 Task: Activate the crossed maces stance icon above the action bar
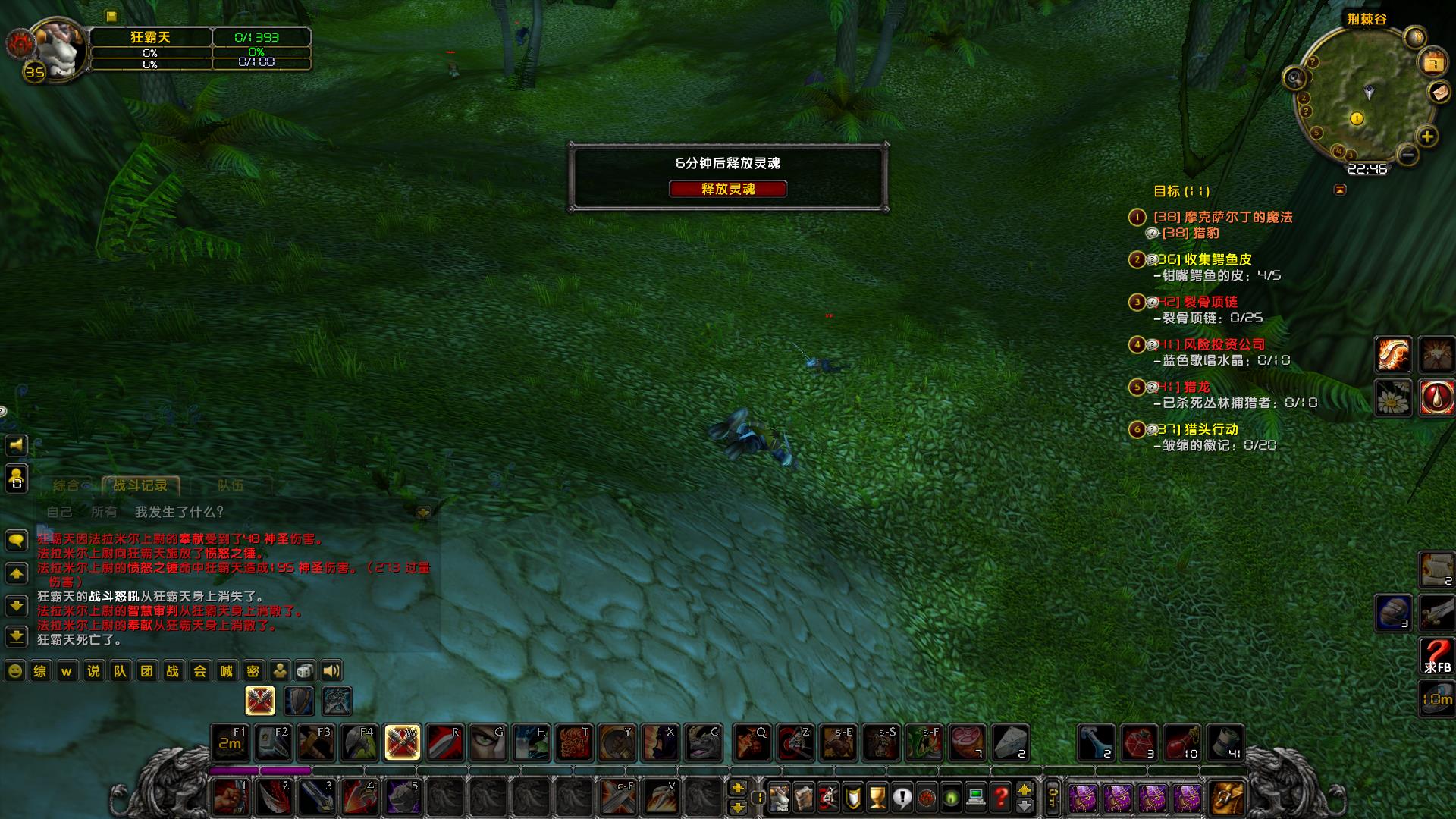pos(259,701)
